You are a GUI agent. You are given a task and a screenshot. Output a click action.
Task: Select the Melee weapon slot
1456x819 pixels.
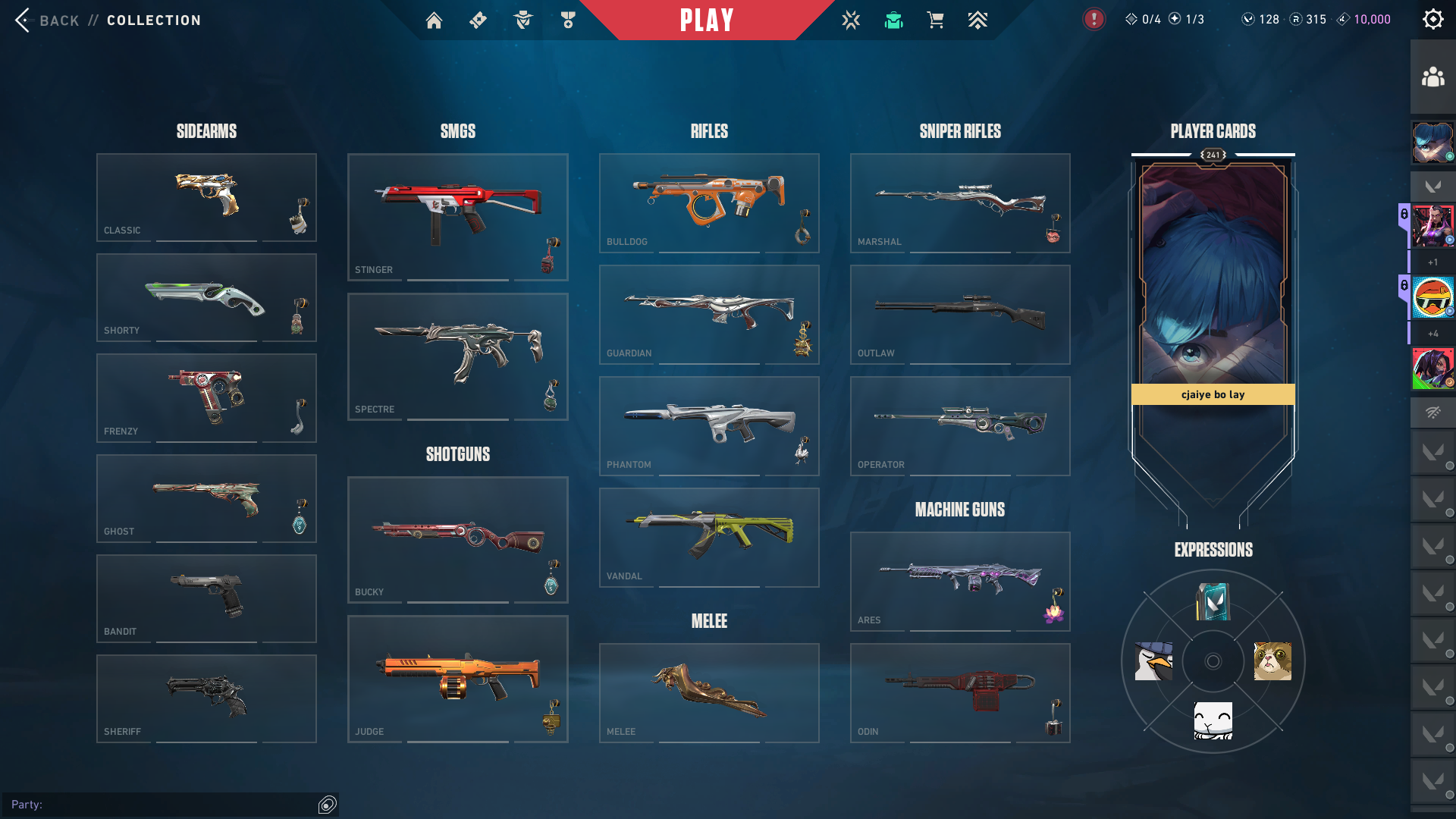(709, 692)
